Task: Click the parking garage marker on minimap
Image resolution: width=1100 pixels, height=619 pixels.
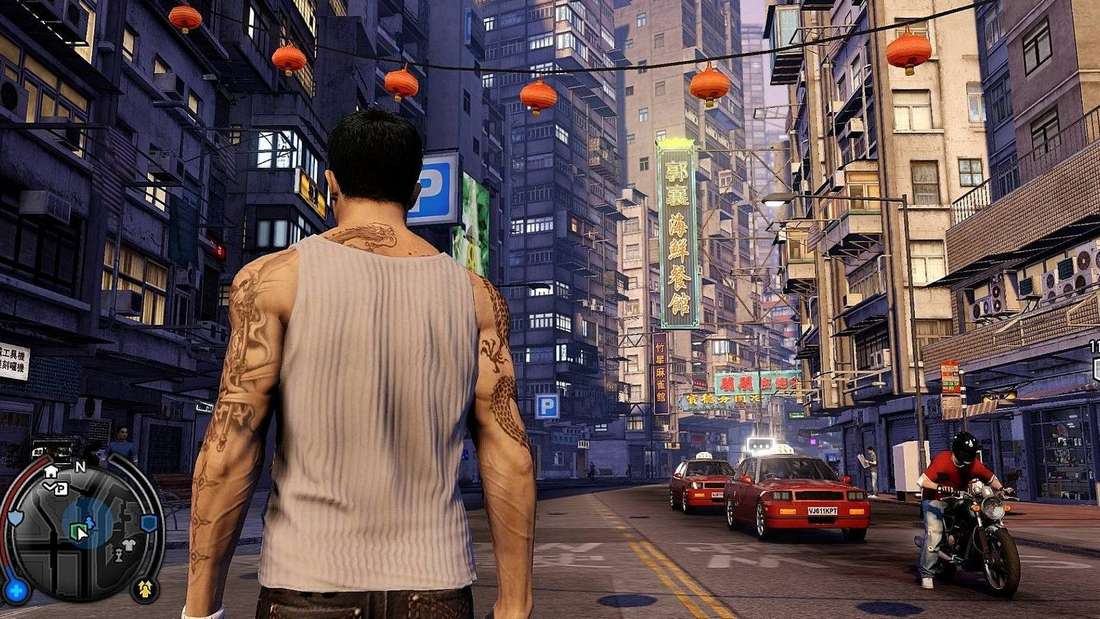Action: tap(60, 488)
